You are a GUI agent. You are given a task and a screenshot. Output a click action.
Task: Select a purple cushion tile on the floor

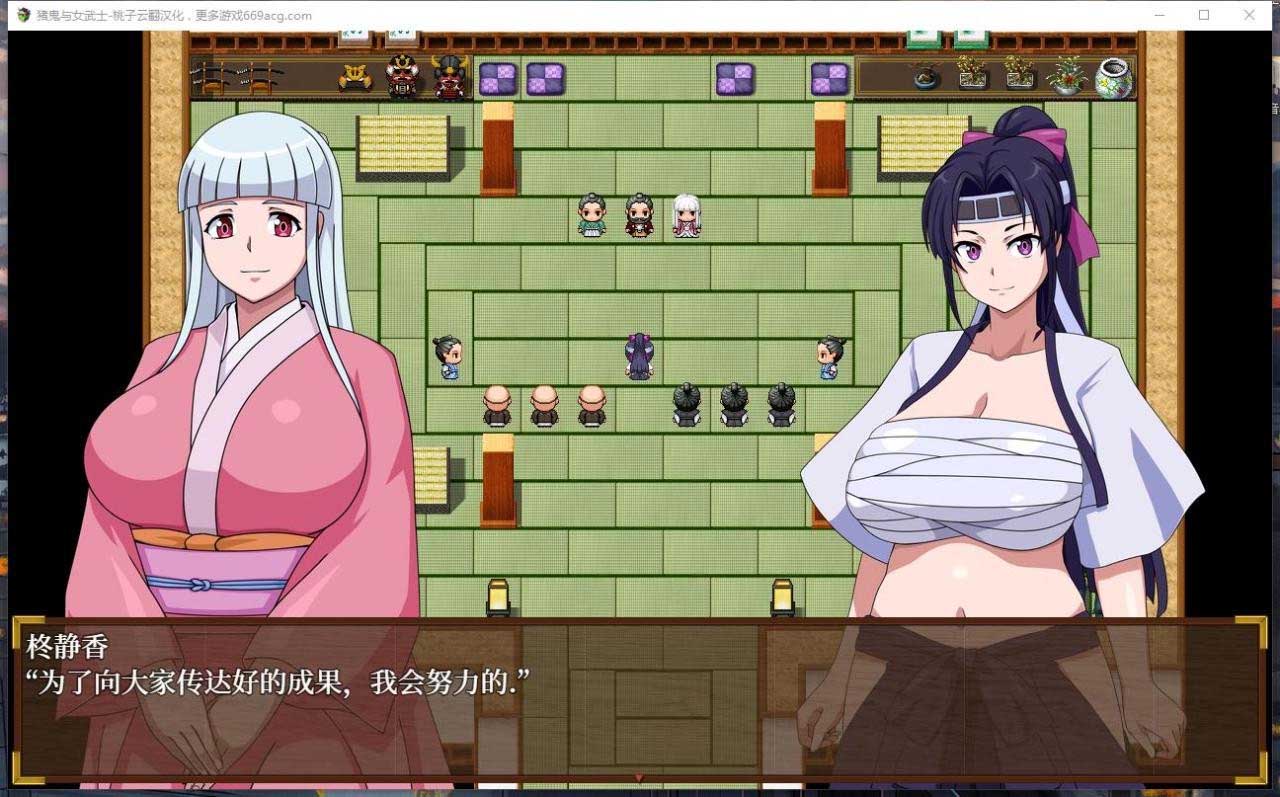pos(497,77)
